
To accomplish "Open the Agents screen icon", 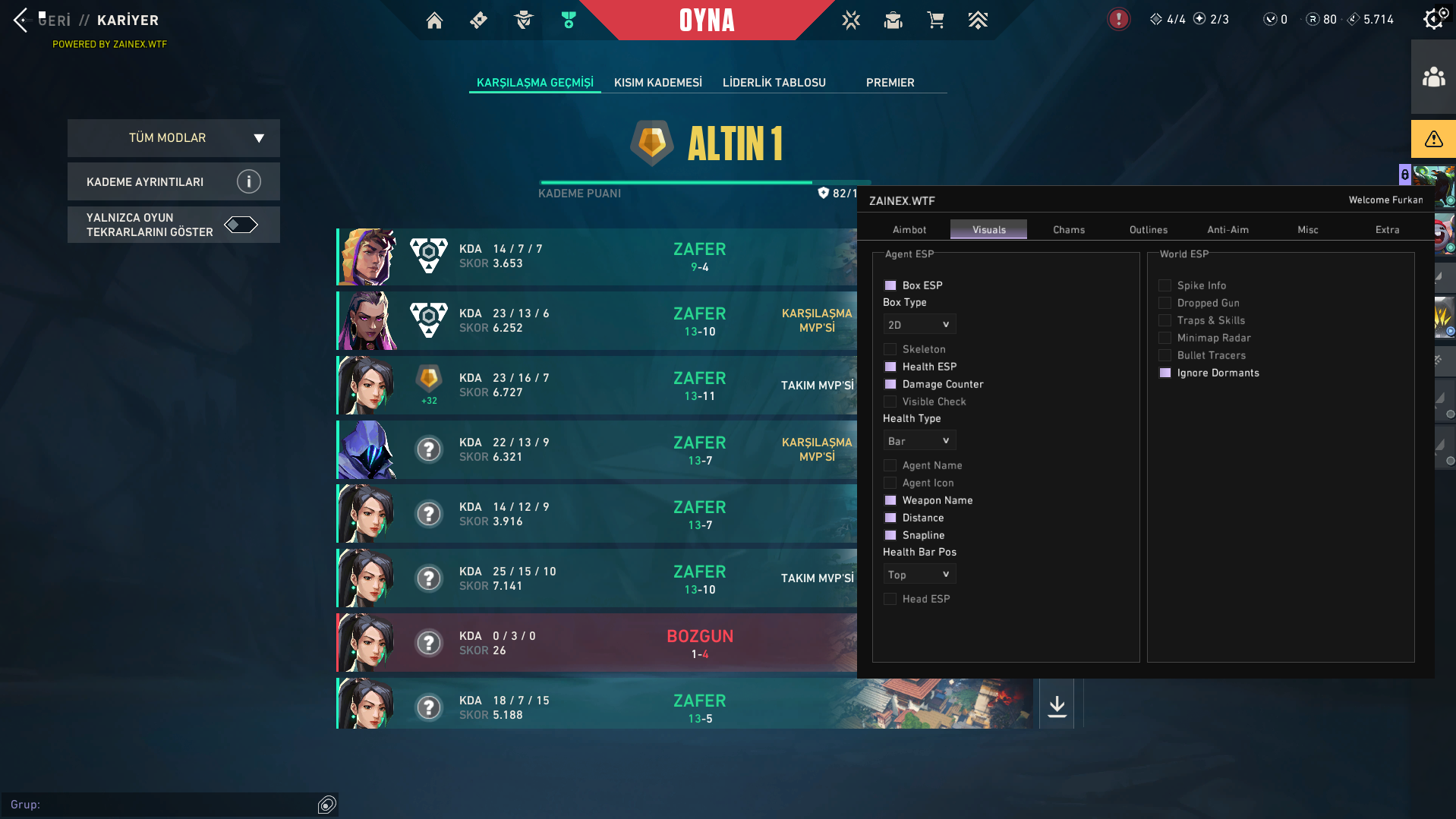I will pyautogui.click(x=523, y=20).
